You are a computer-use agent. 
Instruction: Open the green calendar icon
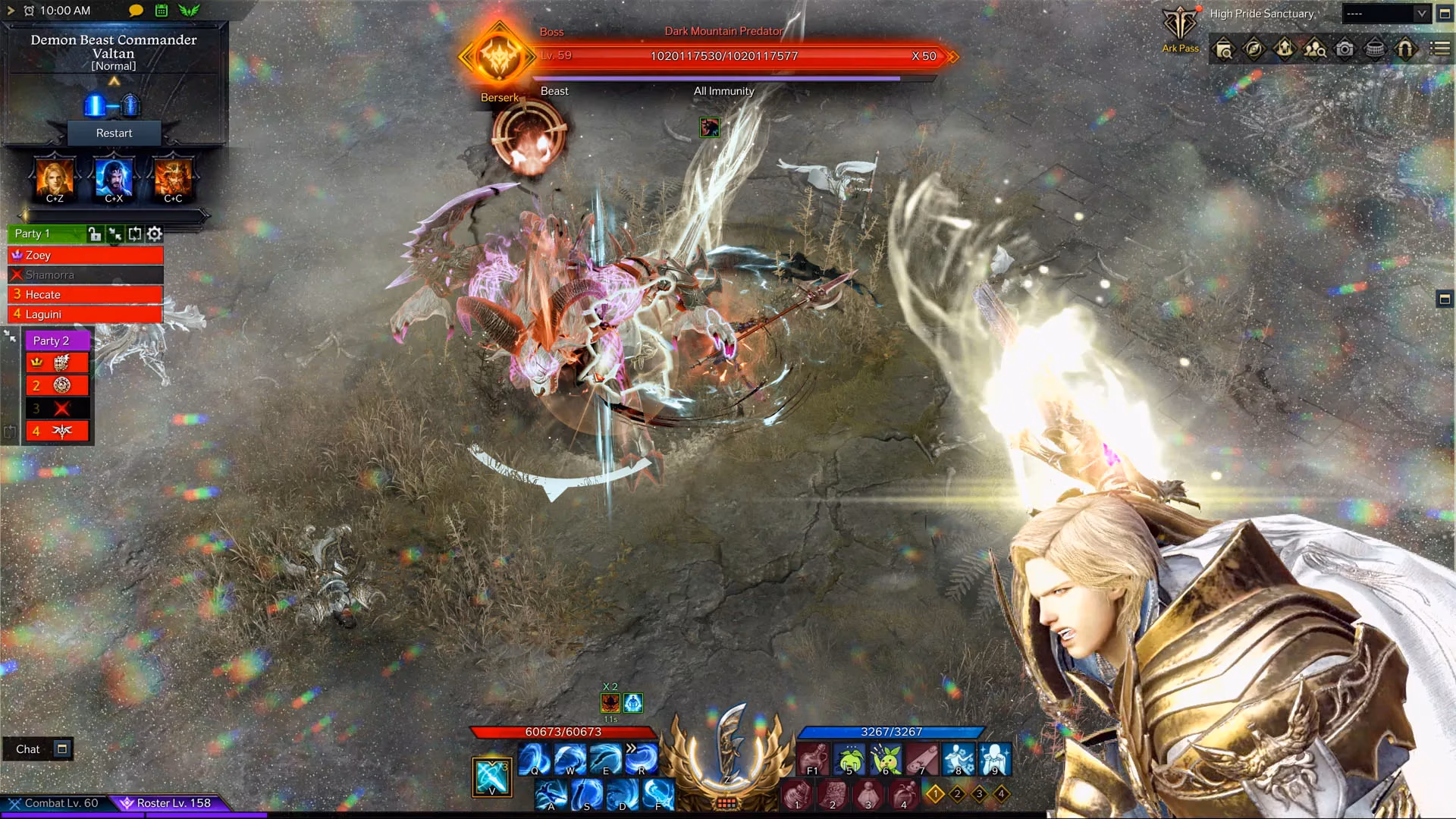pos(162,11)
